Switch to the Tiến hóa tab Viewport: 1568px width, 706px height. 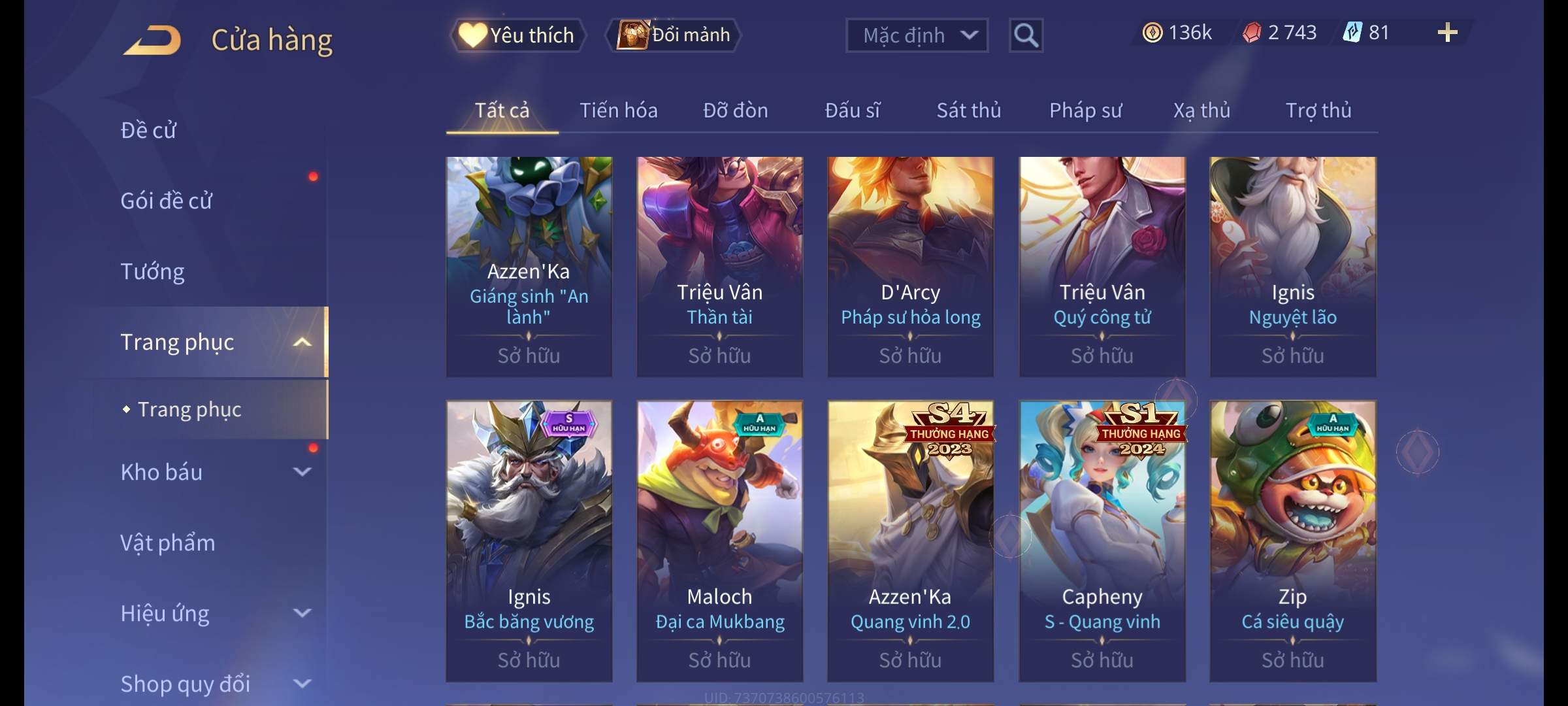tap(618, 110)
